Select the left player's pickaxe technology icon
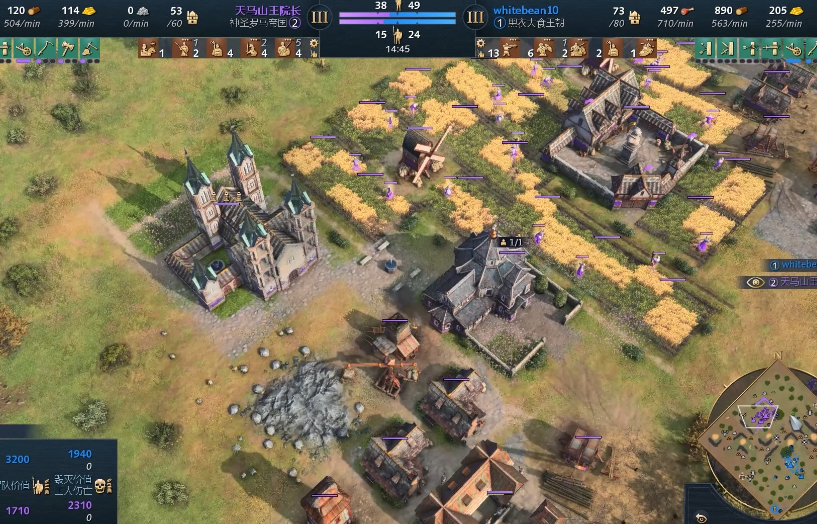Image resolution: width=817 pixels, height=524 pixels. click(46, 47)
